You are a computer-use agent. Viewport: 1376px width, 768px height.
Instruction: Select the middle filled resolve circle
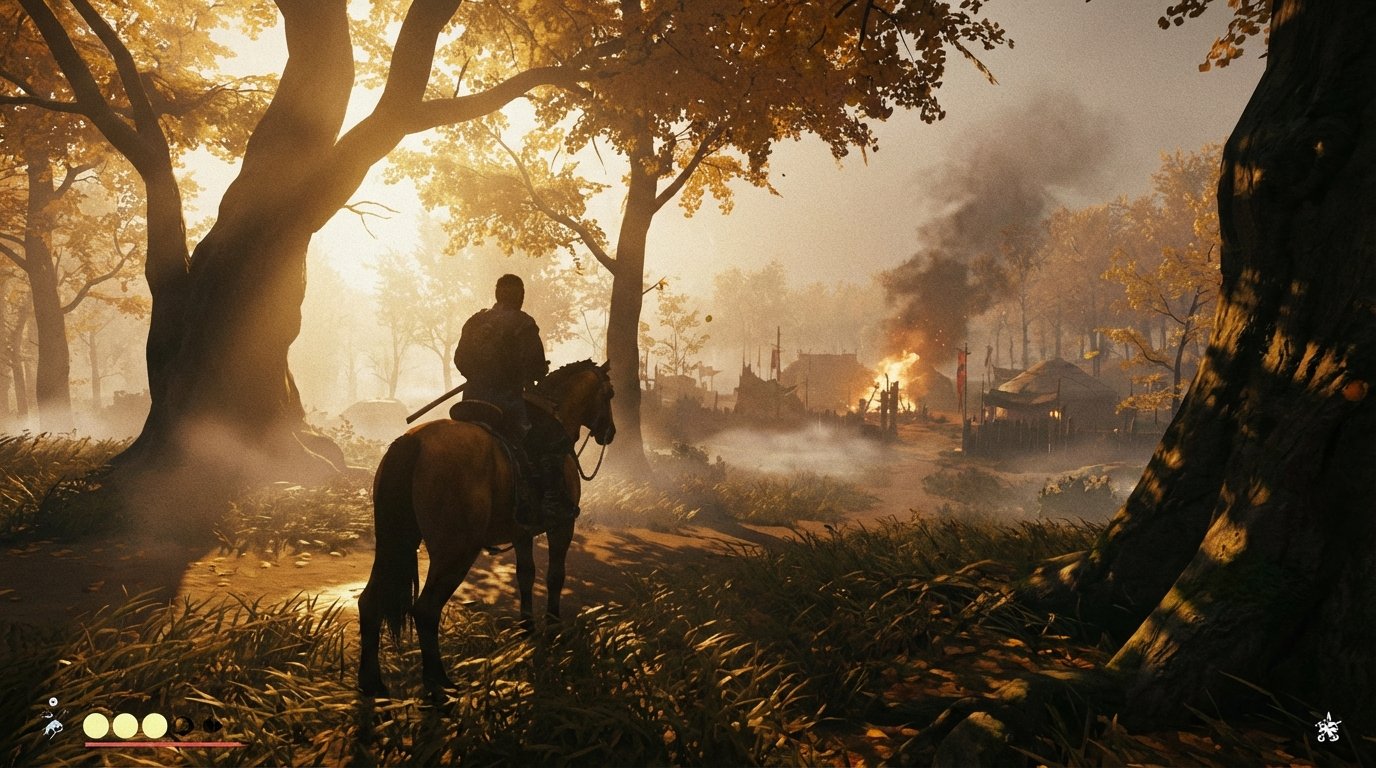(124, 726)
